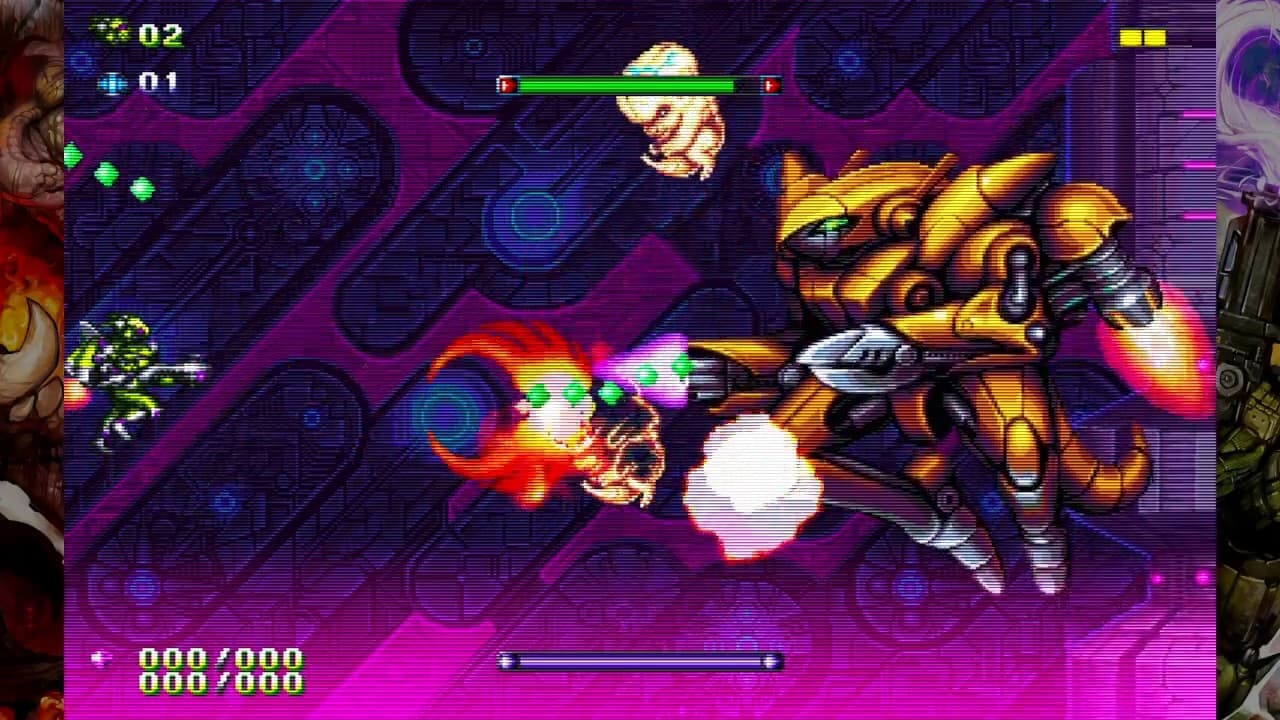The height and width of the screenshot is (720, 1280).
Task: Toggle the right orb on the bottom charge bar
Action: (x=769, y=661)
